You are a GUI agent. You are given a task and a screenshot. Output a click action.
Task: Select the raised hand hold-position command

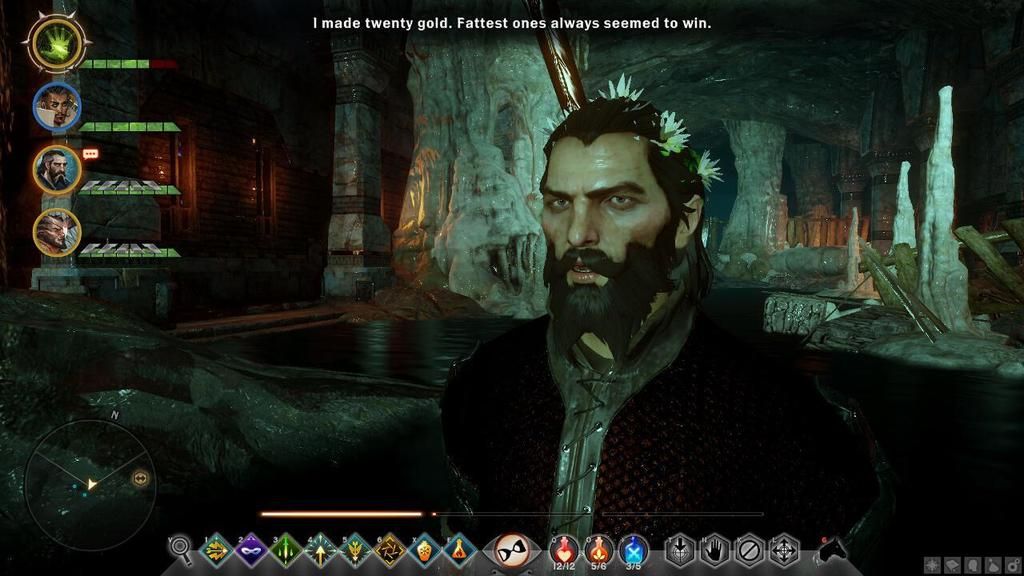coord(713,549)
